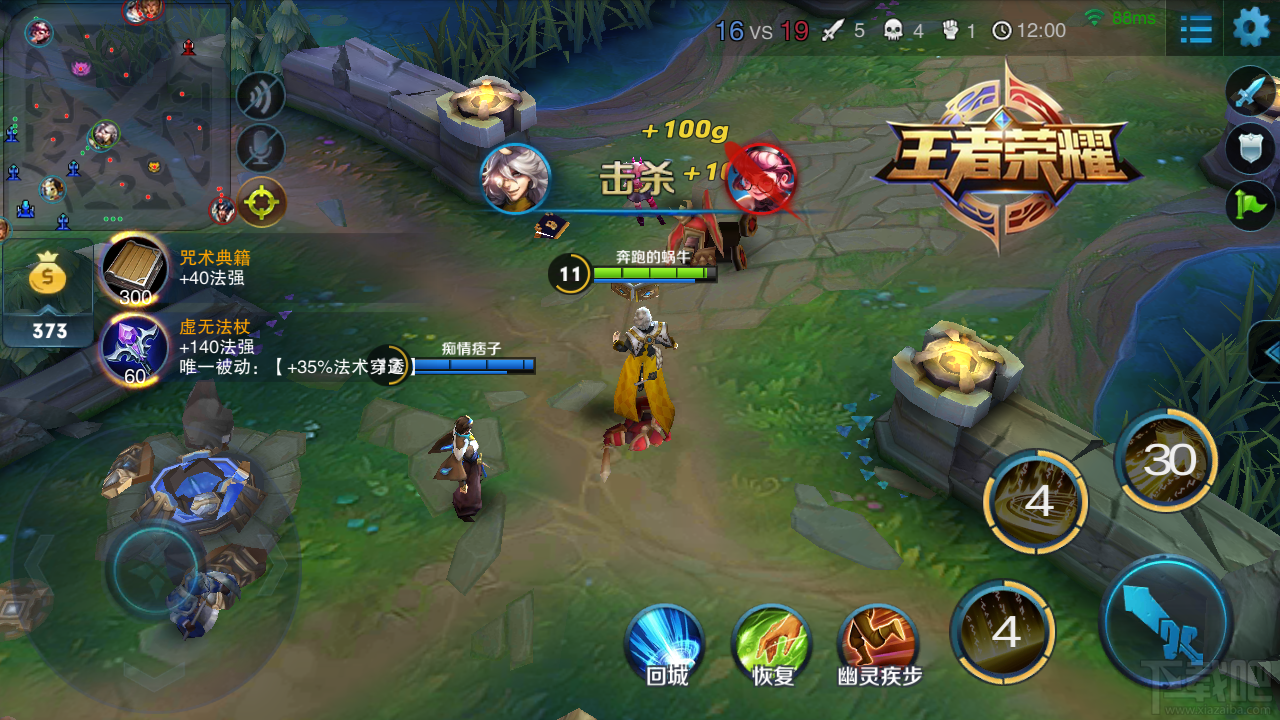This screenshot has height=720, width=1280.
Task: Open the shop via gold coin bag
Action: coord(48,280)
